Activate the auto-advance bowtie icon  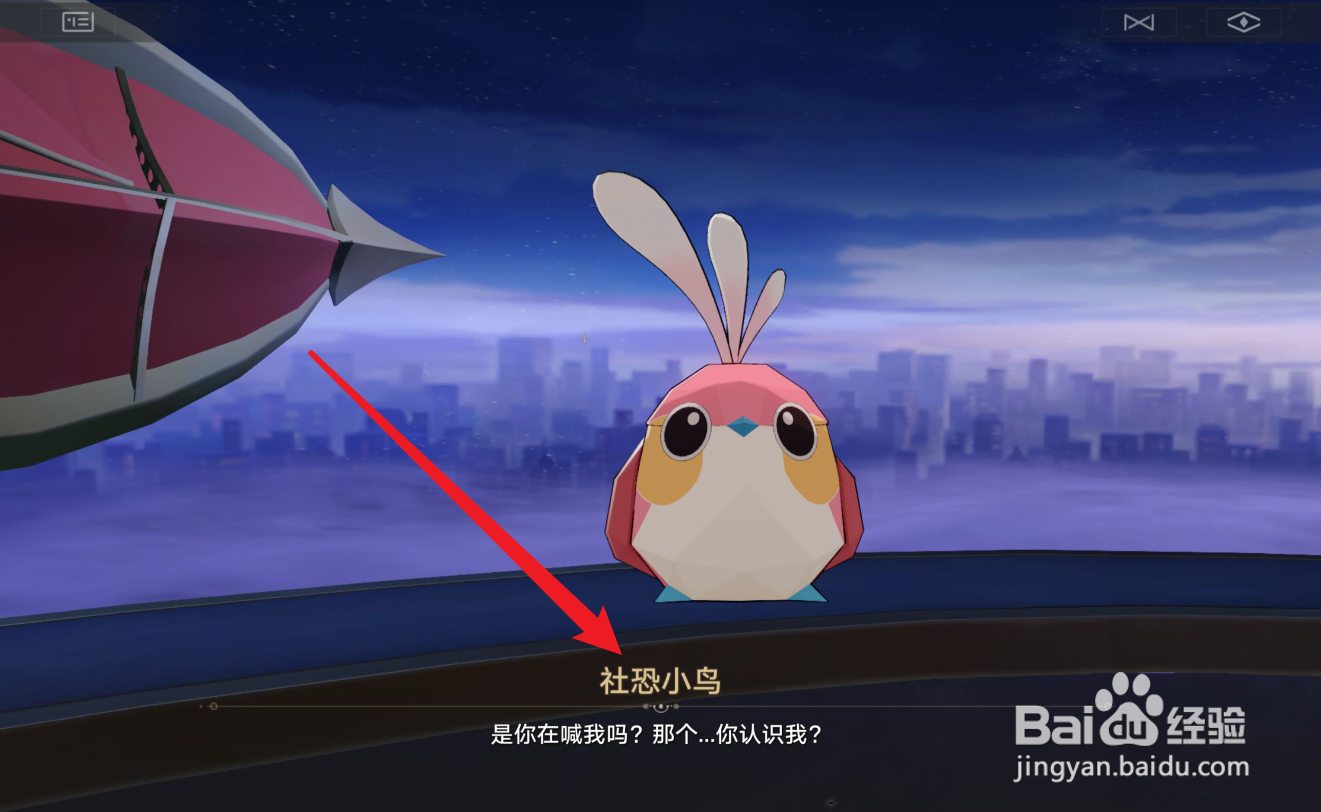1139,20
